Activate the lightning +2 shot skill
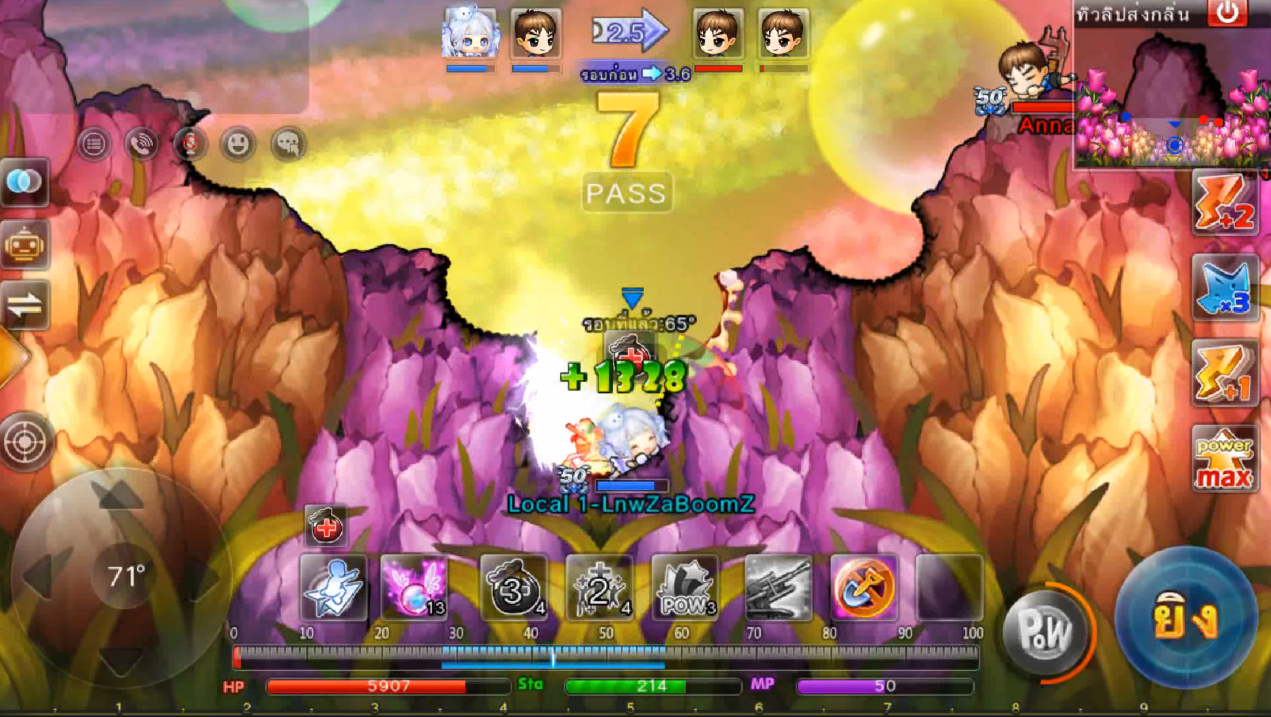 [x=1225, y=204]
